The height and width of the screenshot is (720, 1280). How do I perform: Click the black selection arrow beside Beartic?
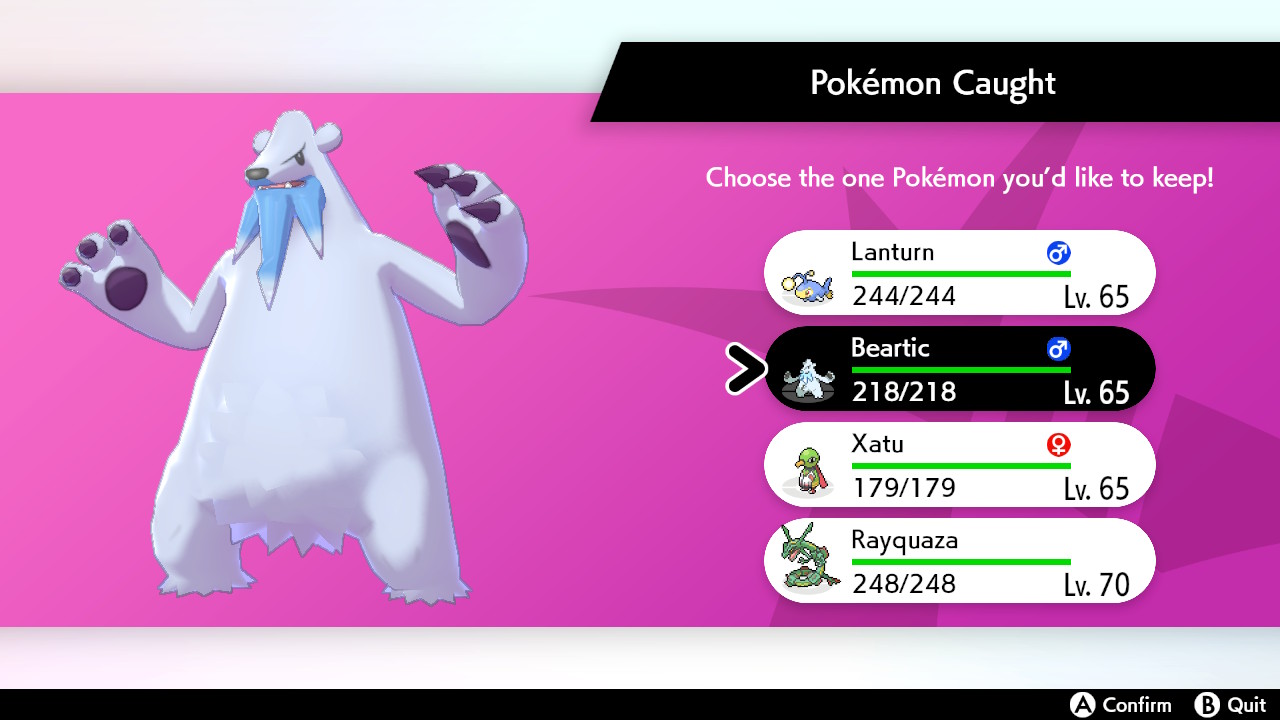744,369
